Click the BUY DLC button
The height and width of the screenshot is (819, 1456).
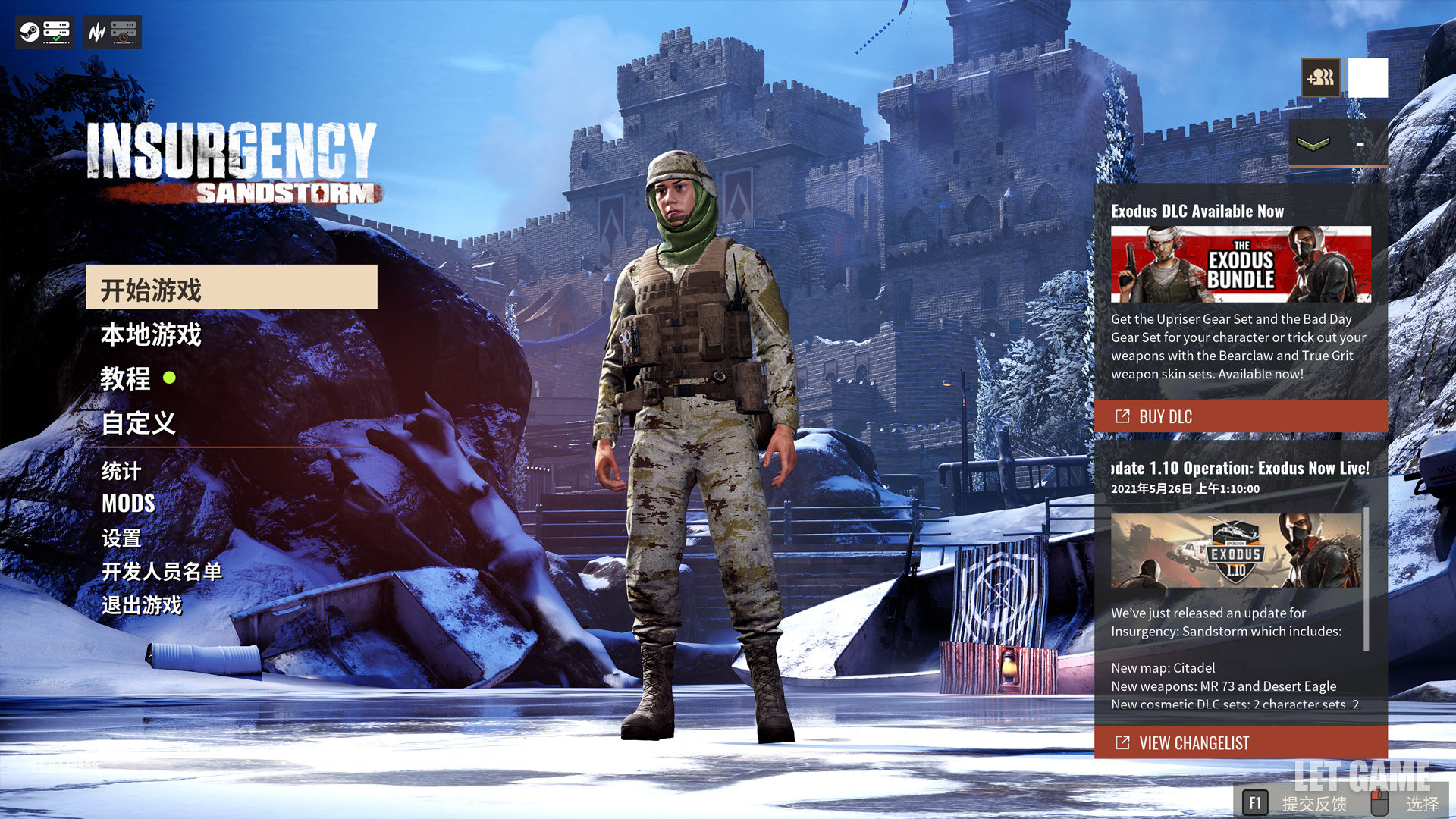[1241, 416]
